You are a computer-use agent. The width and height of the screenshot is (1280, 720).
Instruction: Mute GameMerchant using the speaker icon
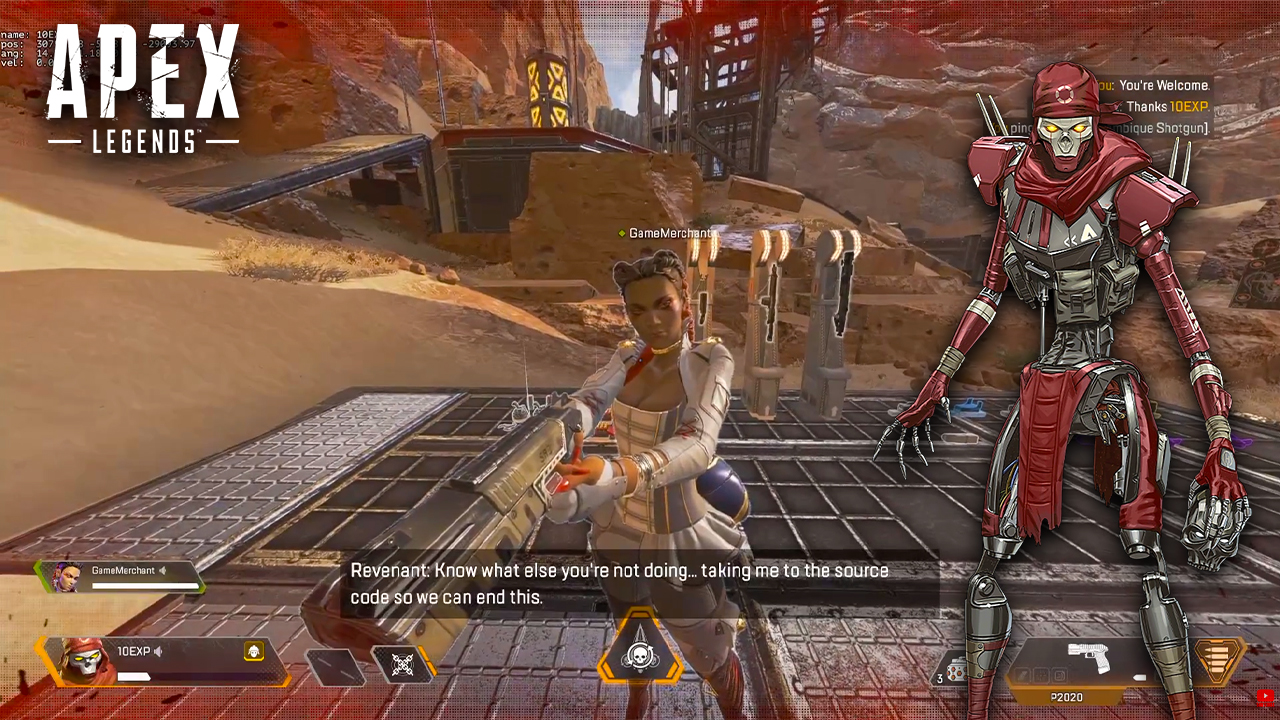162,571
